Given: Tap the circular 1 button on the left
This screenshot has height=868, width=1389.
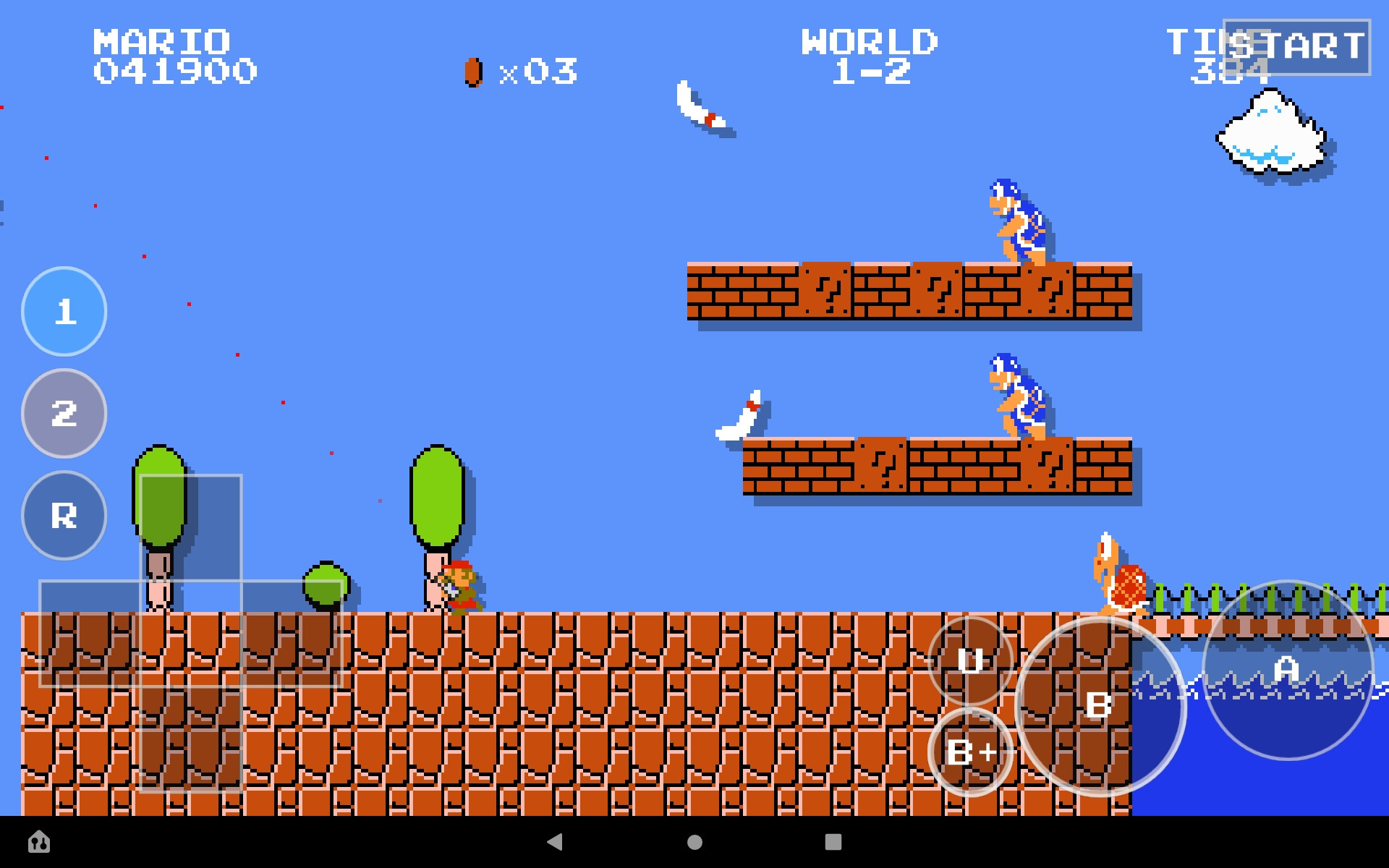Looking at the screenshot, I should tap(64, 312).
